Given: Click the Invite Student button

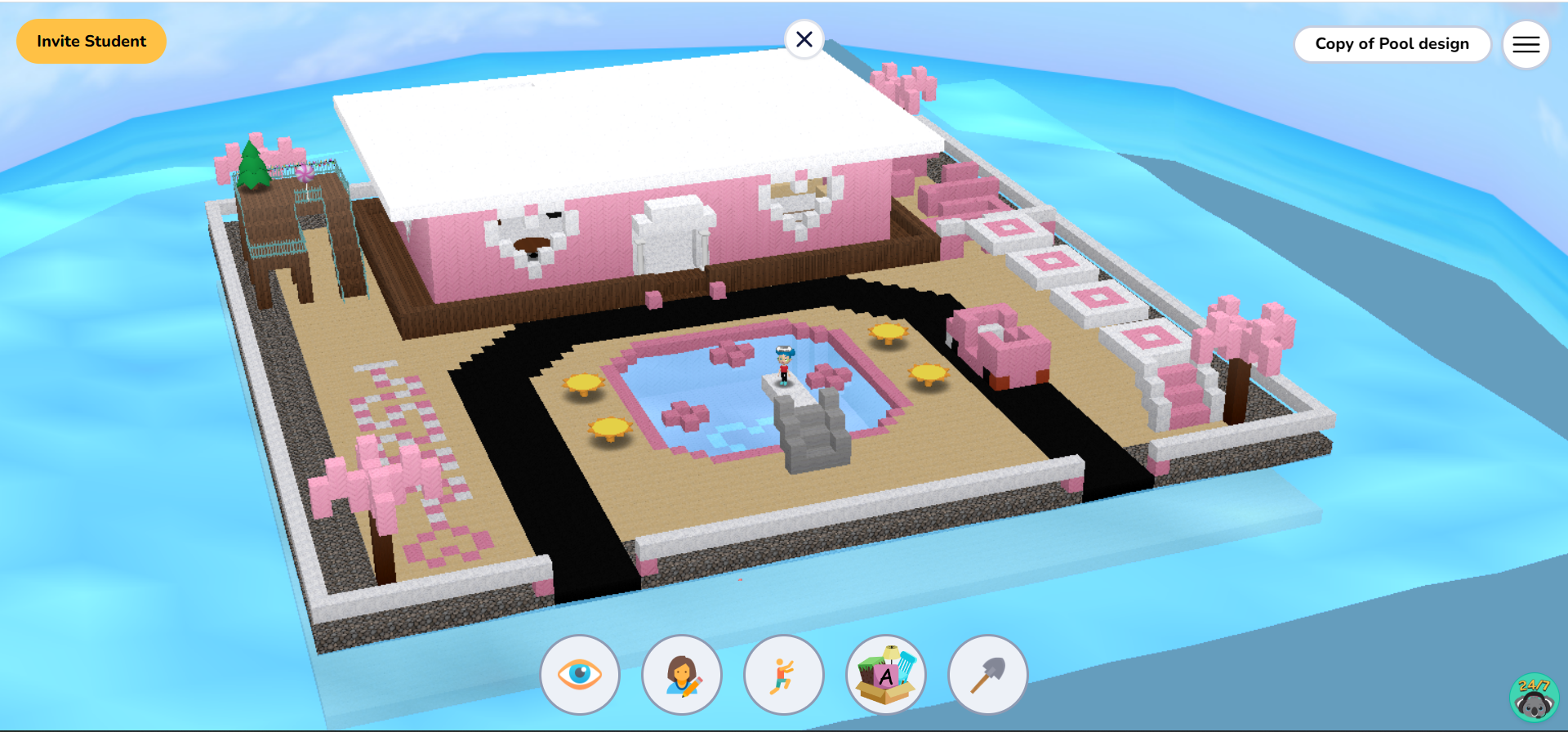Looking at the screenshot, I should [x=91, y=41].
